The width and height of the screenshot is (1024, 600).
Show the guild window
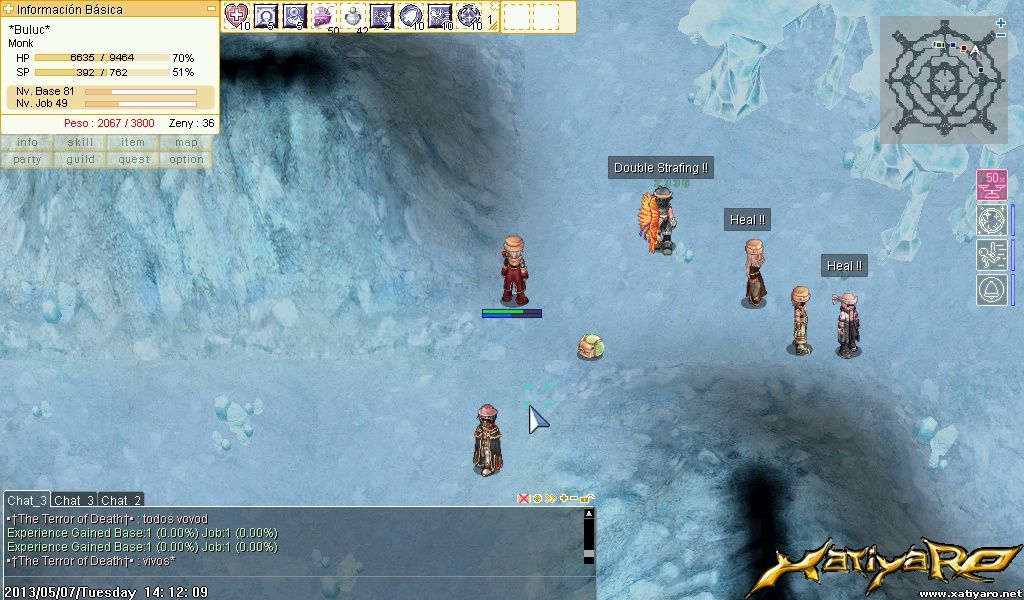(x=80, y=159)
